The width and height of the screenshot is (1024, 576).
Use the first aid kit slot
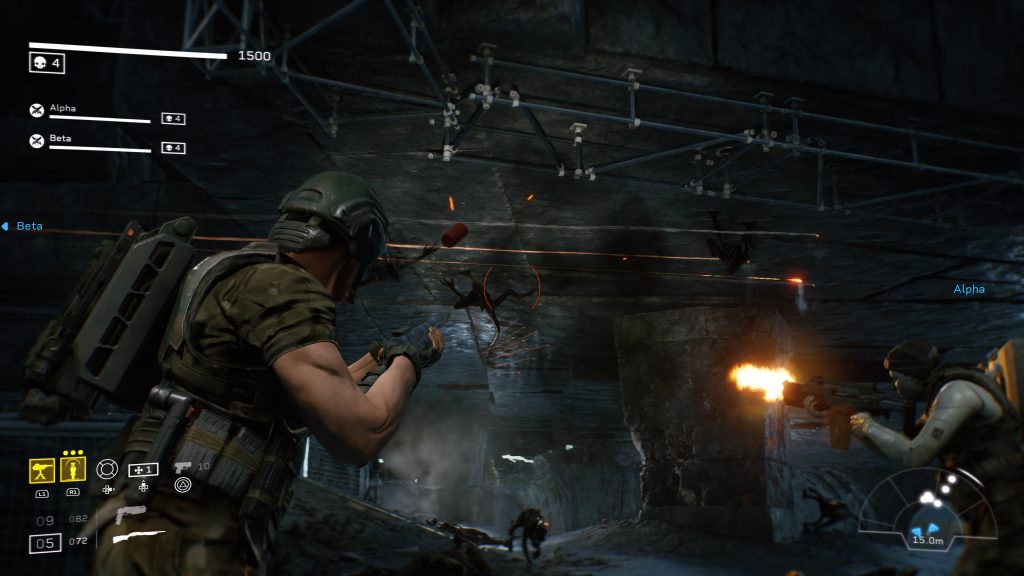point(143,469)
